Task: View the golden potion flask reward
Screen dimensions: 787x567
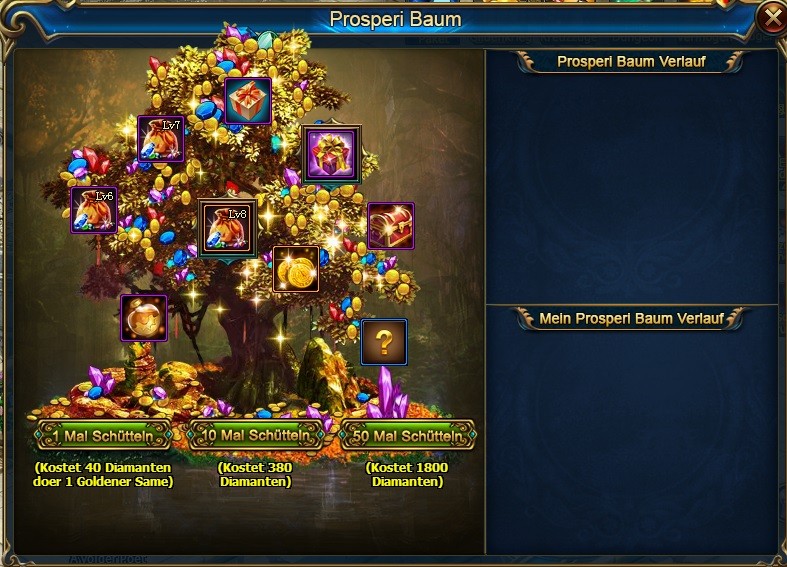Action: click(144, 318)
